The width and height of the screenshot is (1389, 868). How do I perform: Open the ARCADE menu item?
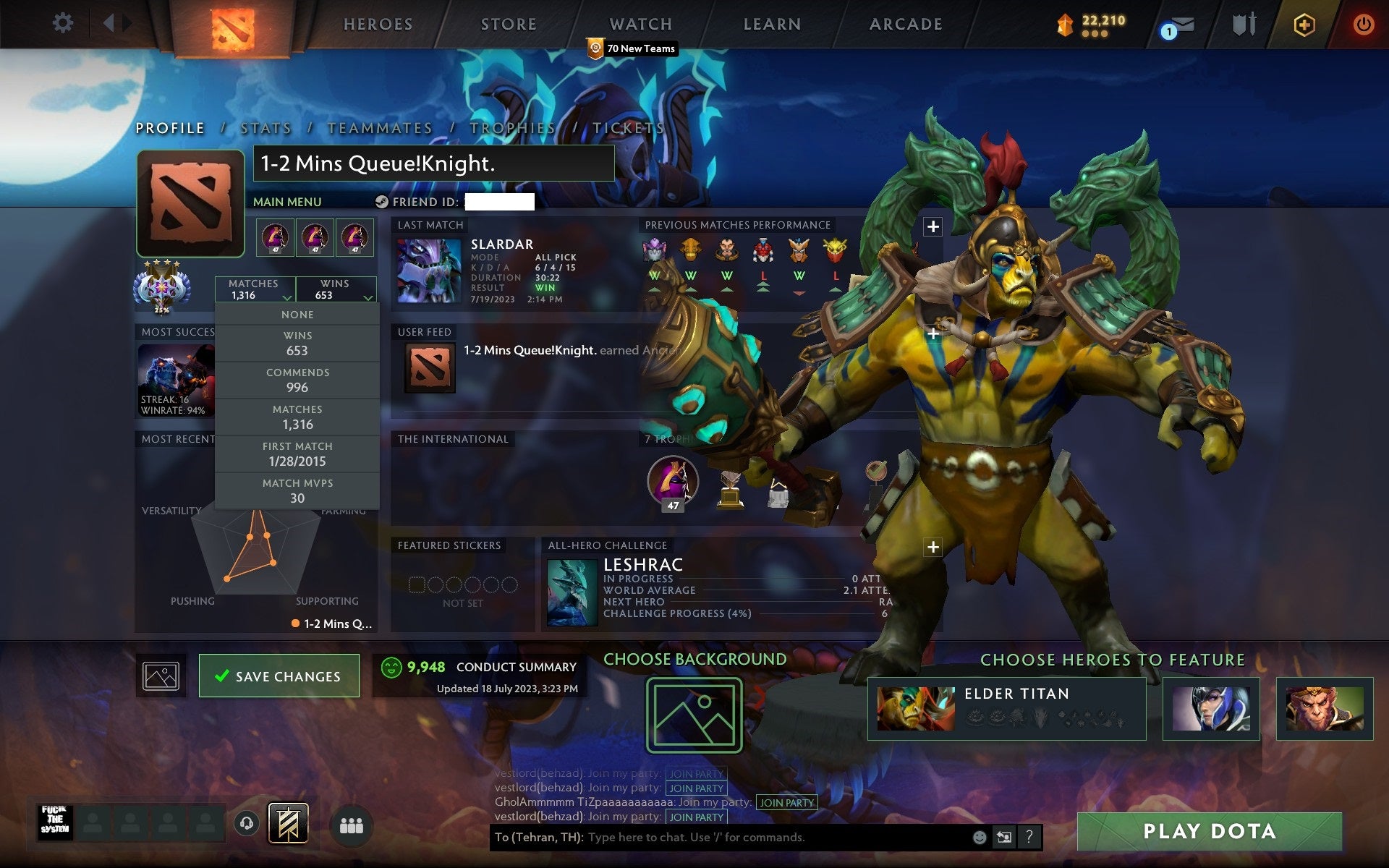(x=905, y=24)
